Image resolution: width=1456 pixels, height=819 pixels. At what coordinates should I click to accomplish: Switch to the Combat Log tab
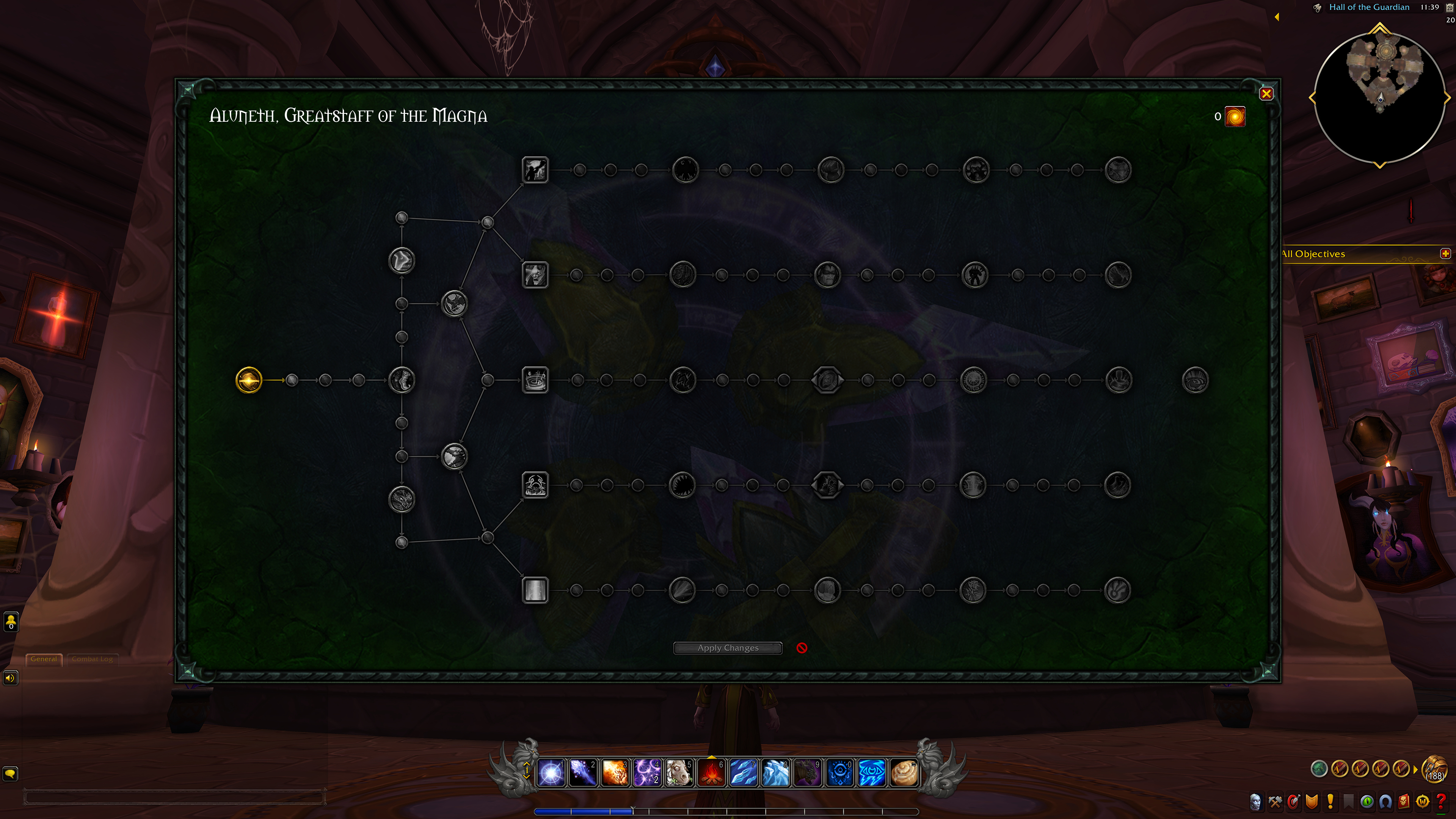[92, 659]
